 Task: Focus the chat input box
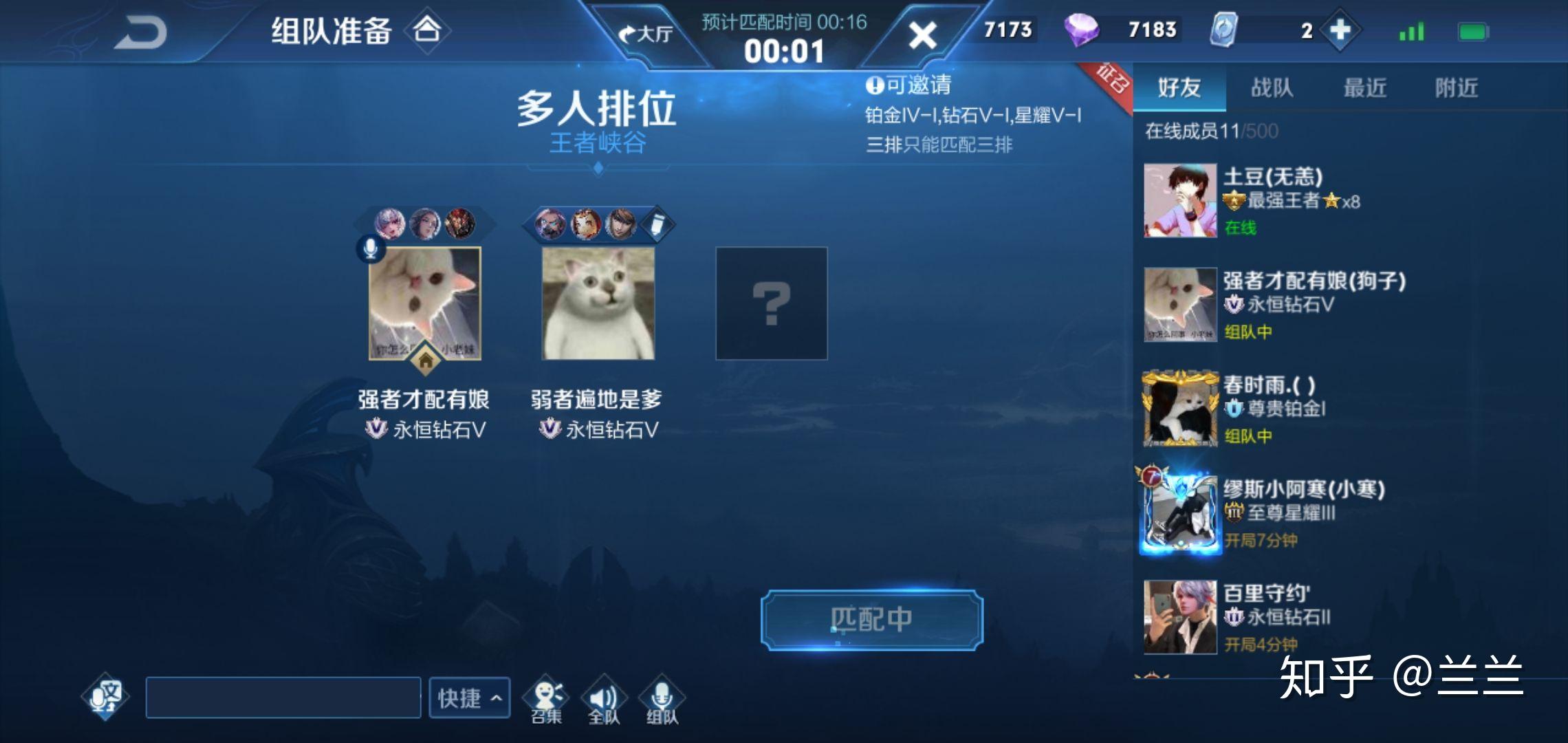[x=283, y=698]
